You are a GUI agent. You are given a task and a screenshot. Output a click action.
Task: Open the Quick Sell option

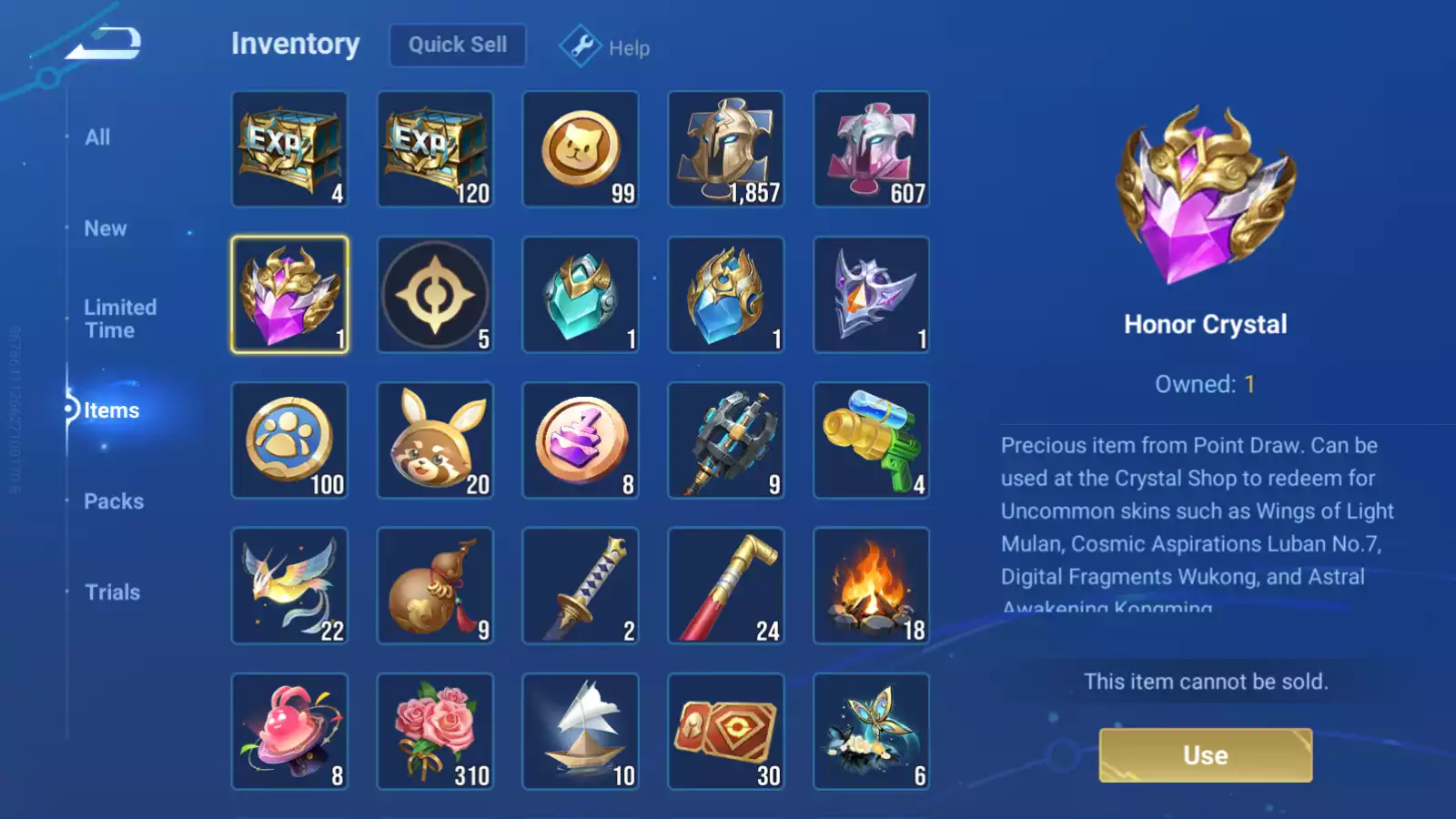pyautogui.click(x=457, y=45)
